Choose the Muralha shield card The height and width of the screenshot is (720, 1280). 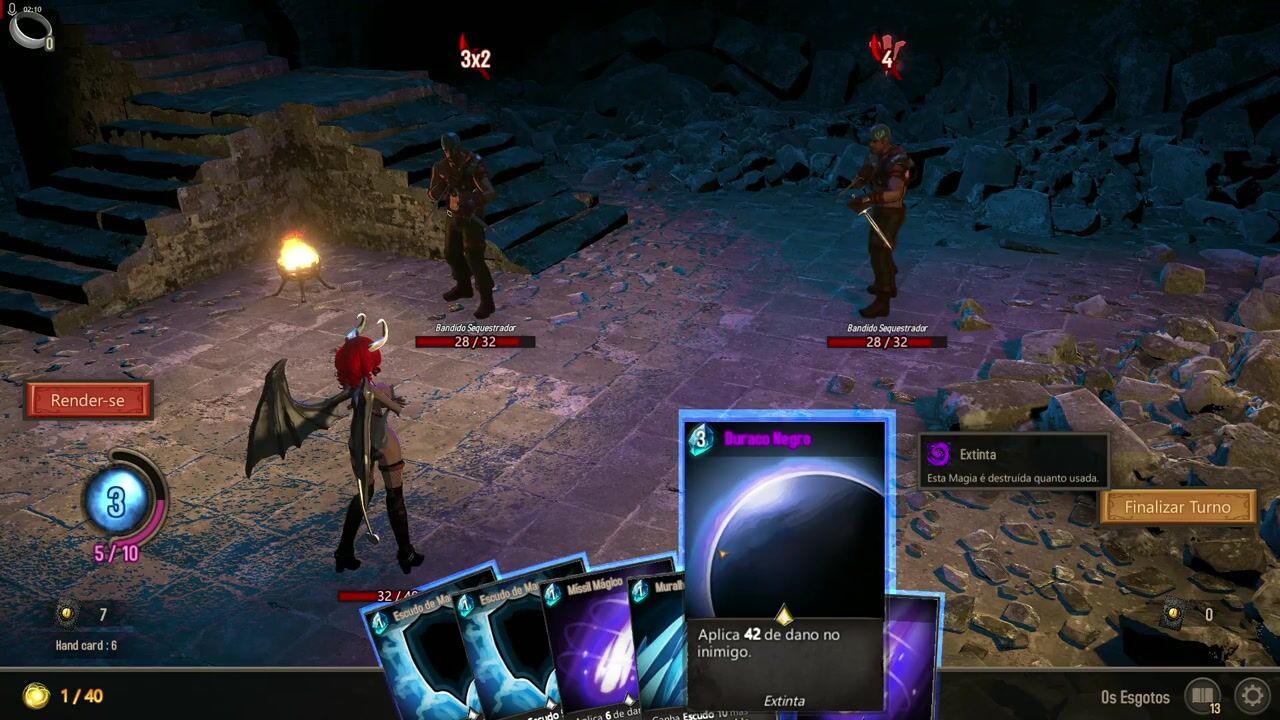662,640
